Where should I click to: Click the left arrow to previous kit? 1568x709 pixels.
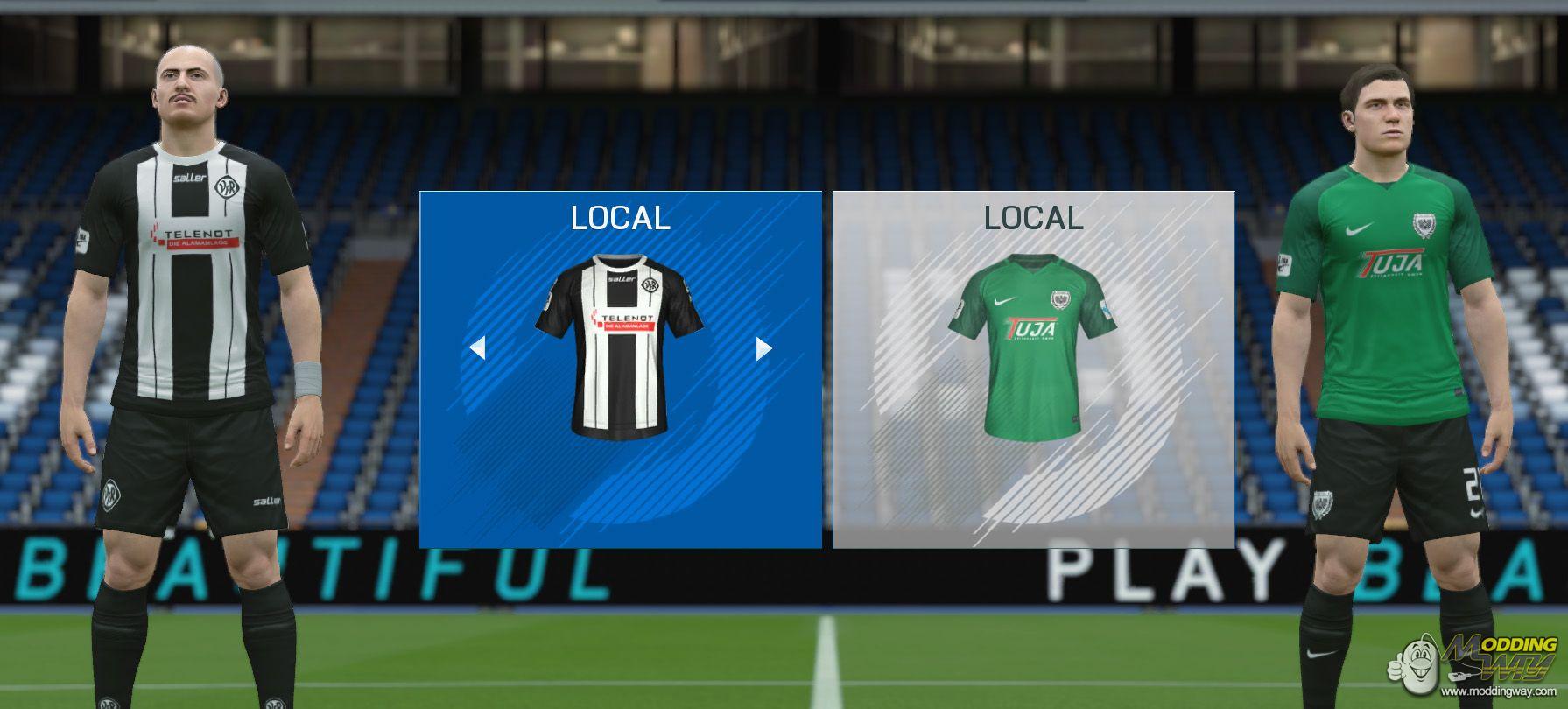[477, 349]
